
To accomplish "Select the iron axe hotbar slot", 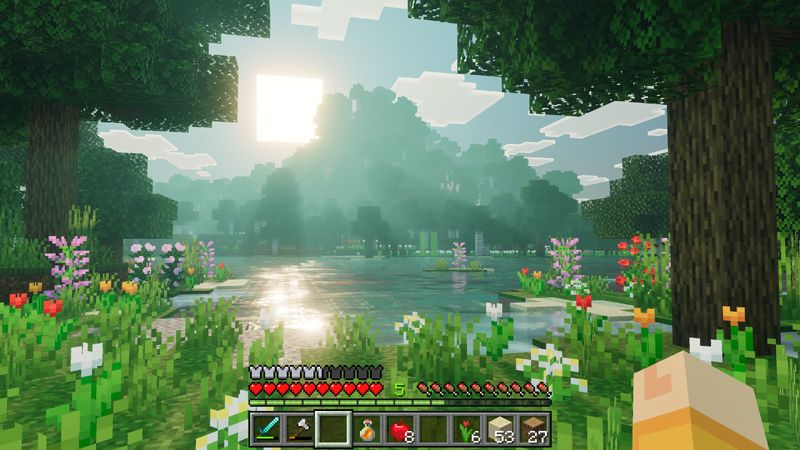I will (x=298, y=430).
